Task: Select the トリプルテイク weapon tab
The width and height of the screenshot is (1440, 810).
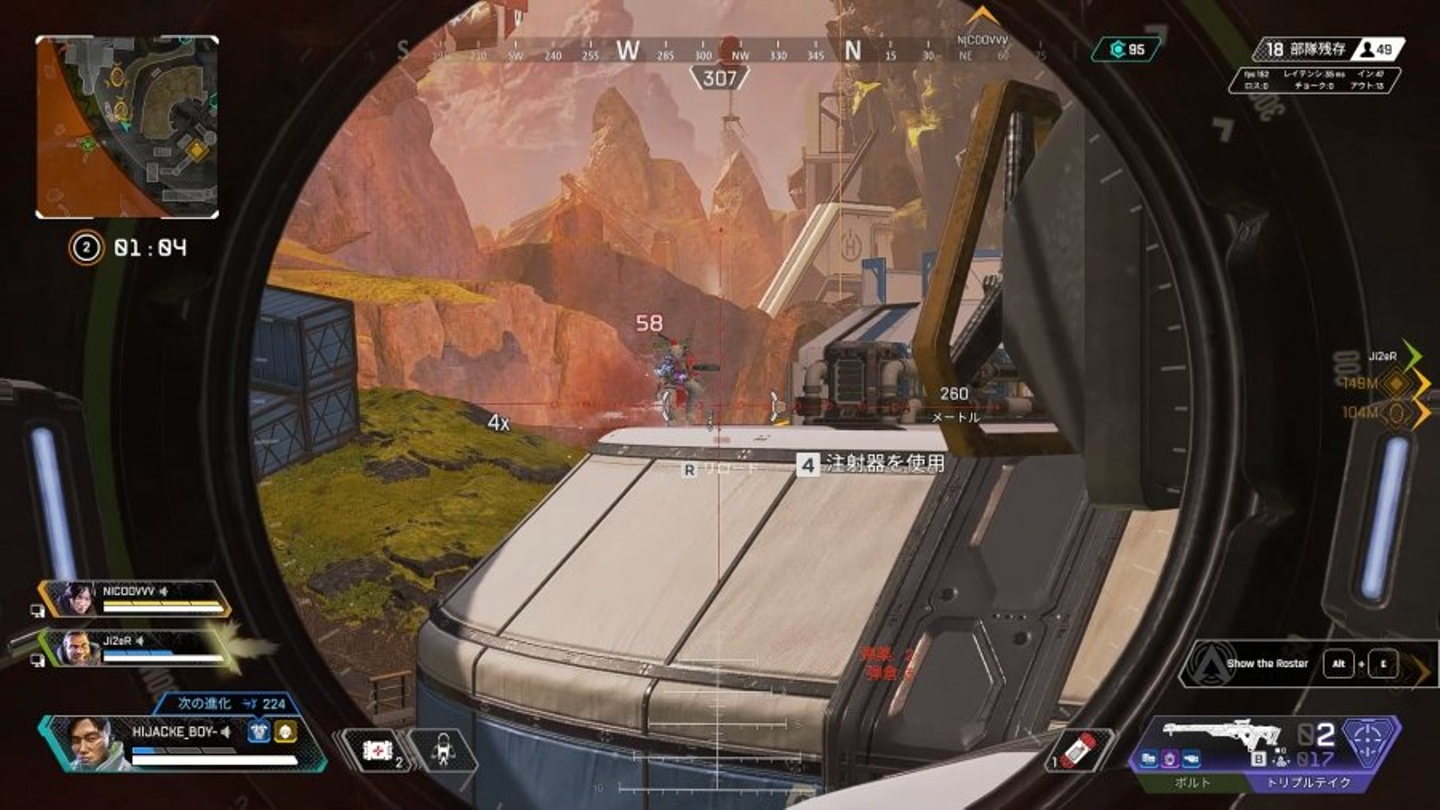Action: (x=1310, y=783)
